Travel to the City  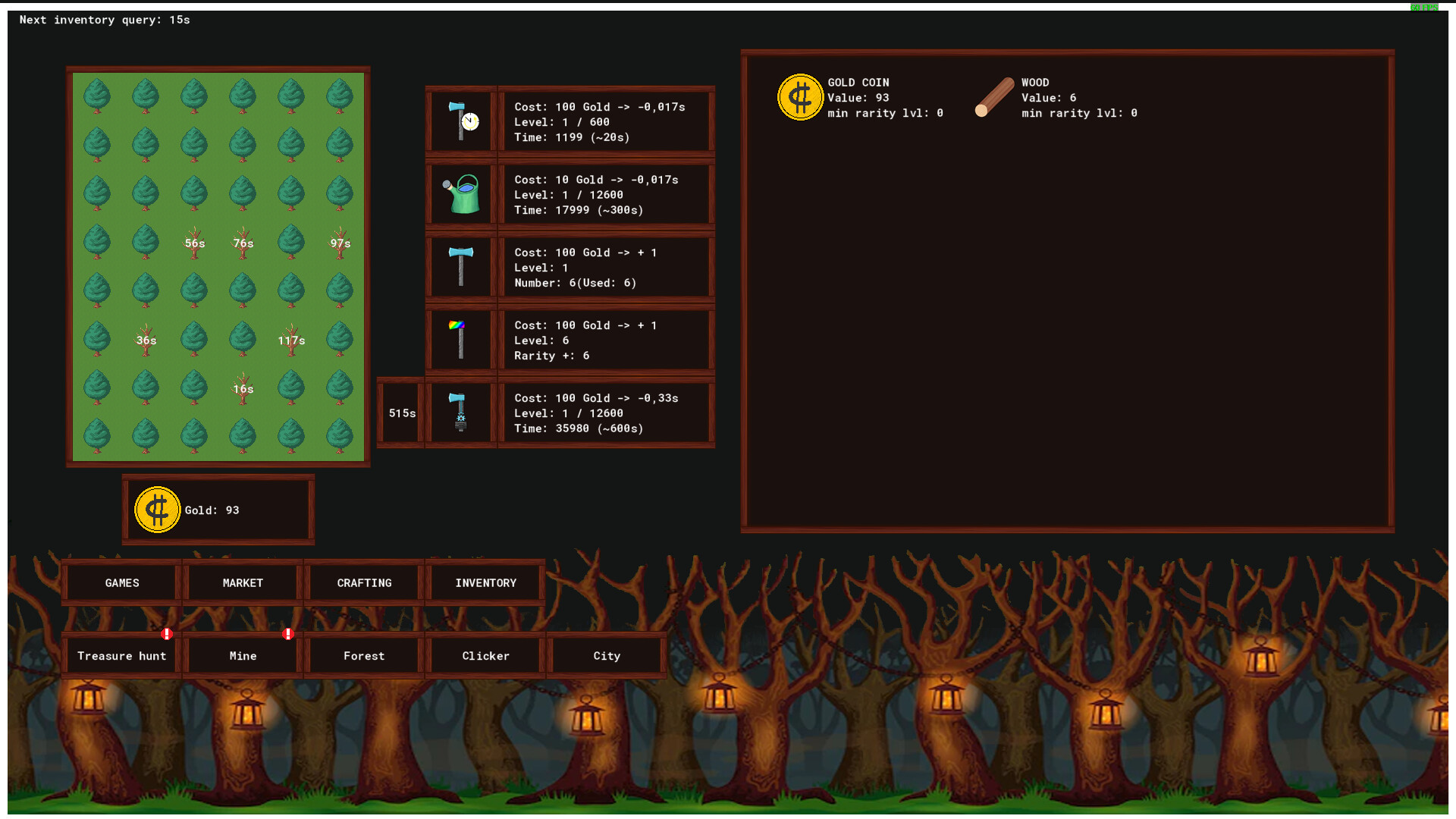pos(607,655)
